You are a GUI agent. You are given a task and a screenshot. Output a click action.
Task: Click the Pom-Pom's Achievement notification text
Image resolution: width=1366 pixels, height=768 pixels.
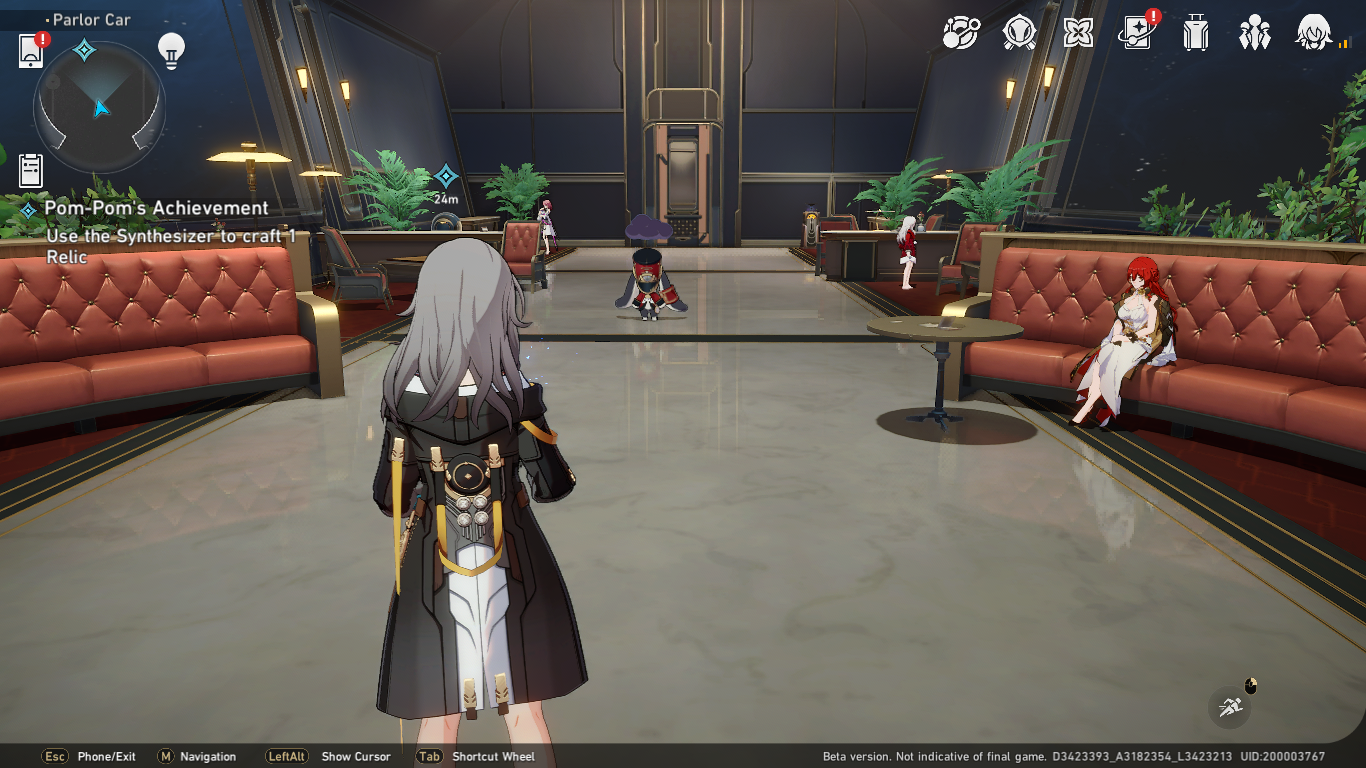click(155, 207)
